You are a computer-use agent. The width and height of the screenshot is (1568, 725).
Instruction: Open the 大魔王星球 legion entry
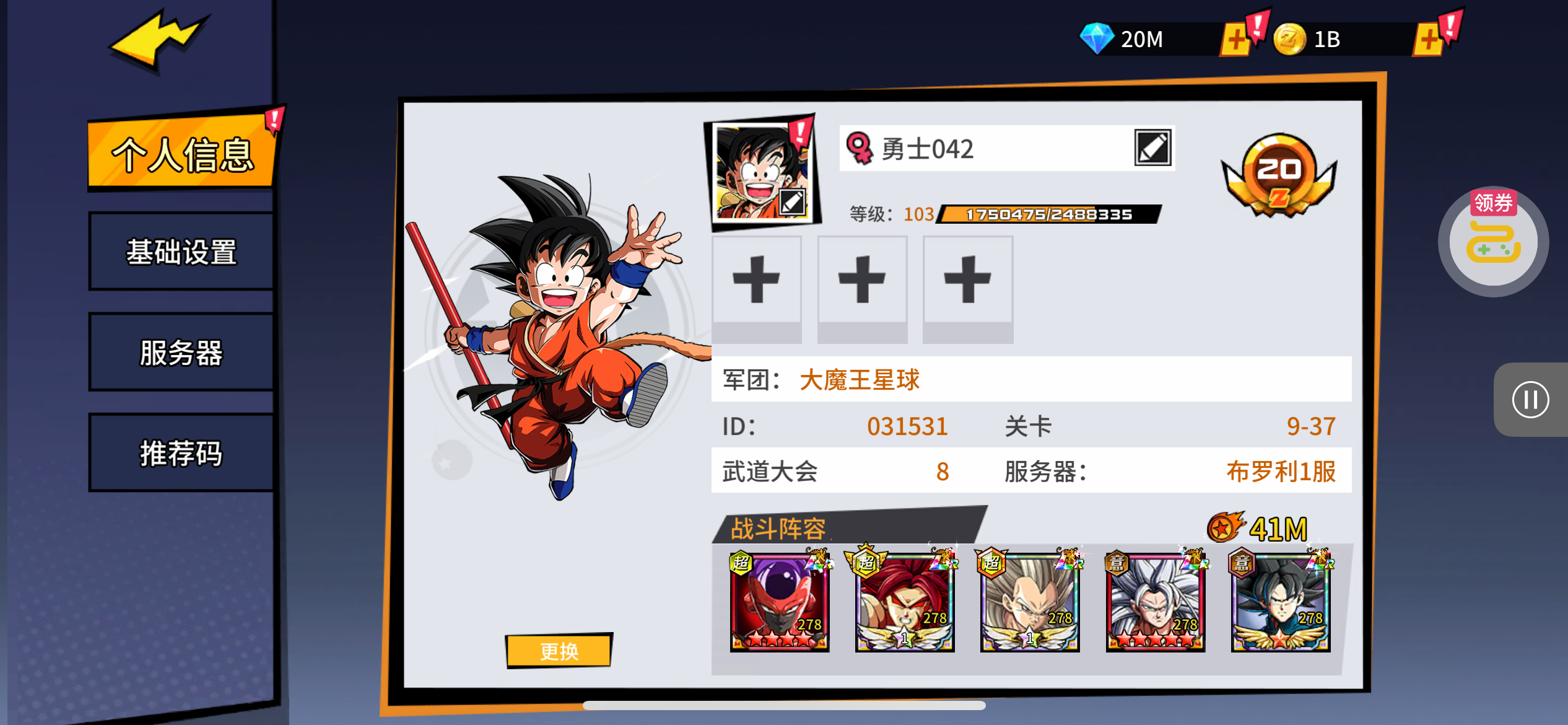click(860, 379)
